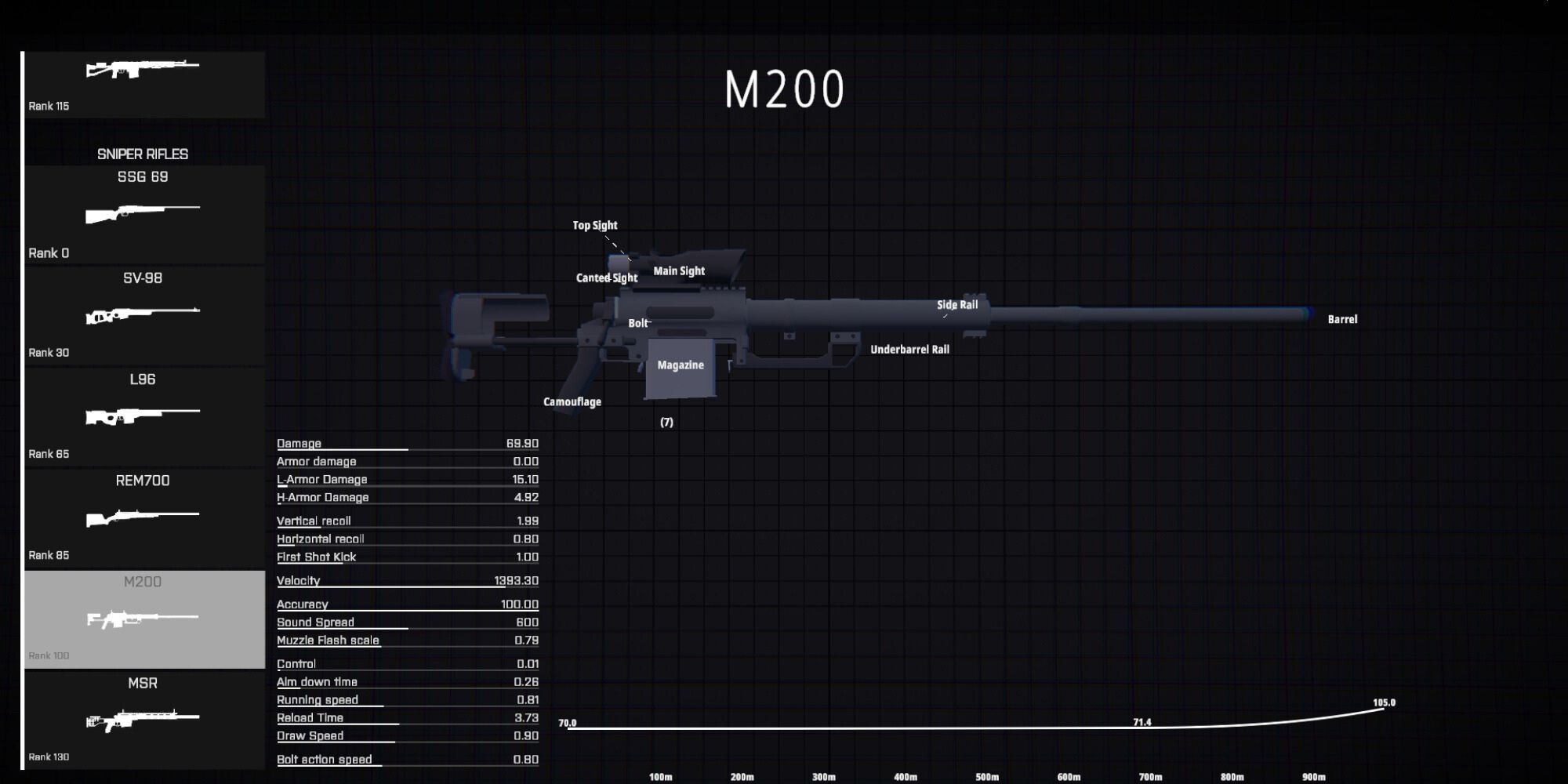1568x784 pixels.
Task: Select the M200 title at the top
Action: (784, 90)
